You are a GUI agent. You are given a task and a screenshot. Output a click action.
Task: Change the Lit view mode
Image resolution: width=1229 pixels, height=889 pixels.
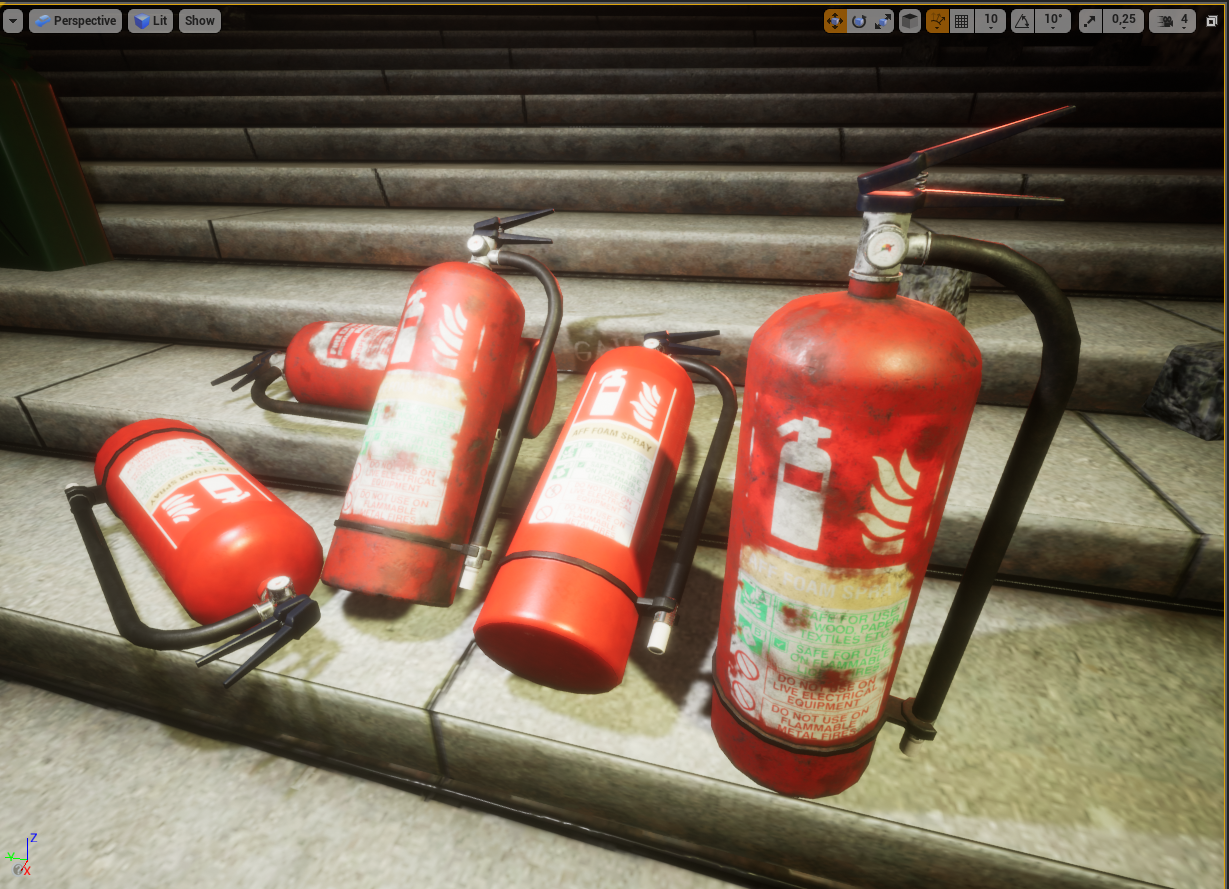pos(150,20)
